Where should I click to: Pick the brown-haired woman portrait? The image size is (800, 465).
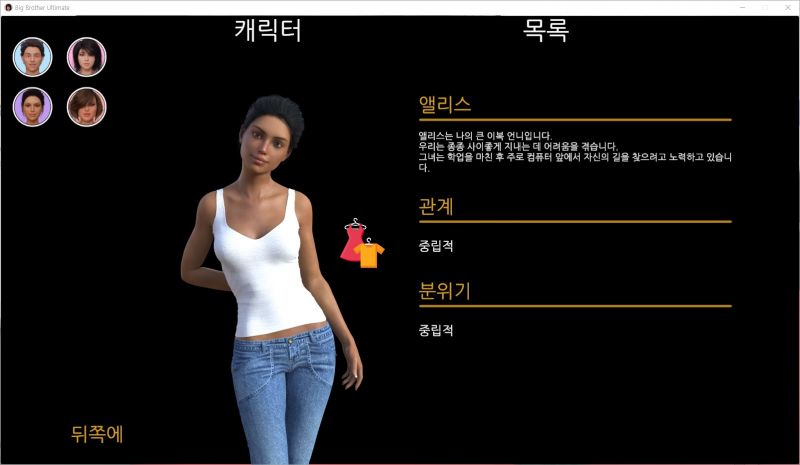point(87,107)
